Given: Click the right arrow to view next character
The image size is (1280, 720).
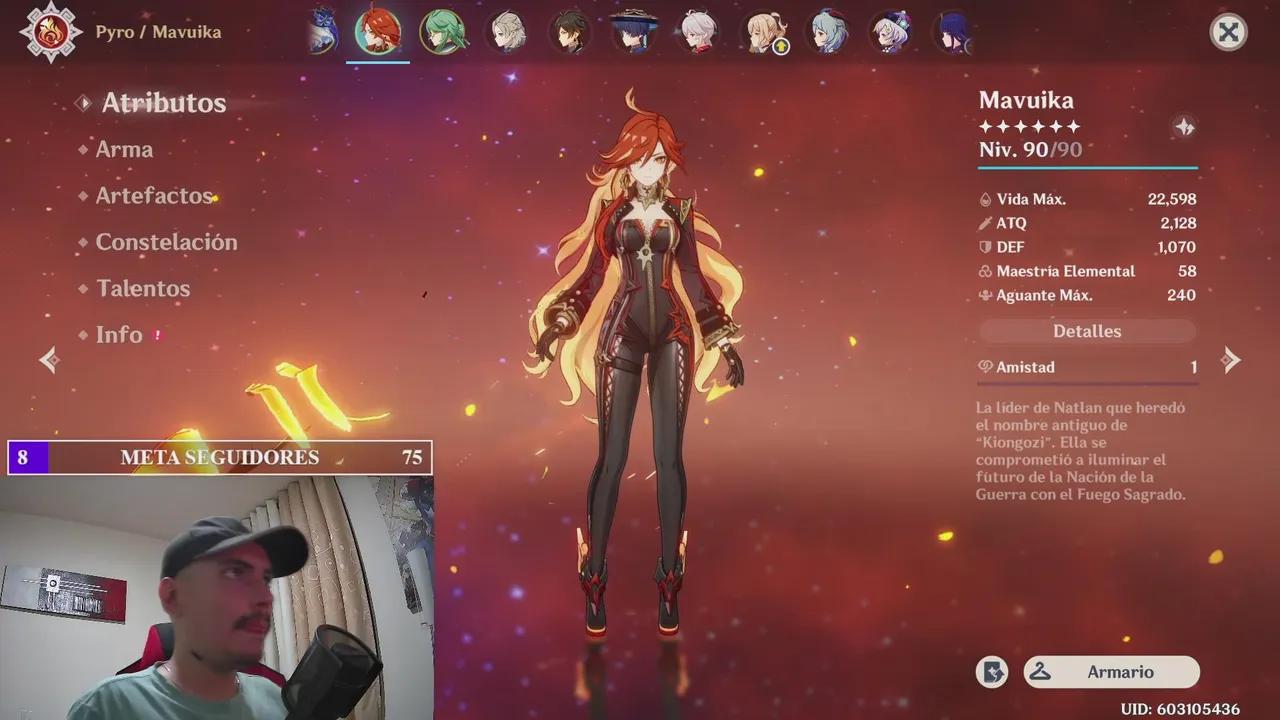Looking at the screenshot, I should click(x=1232, y=360).
